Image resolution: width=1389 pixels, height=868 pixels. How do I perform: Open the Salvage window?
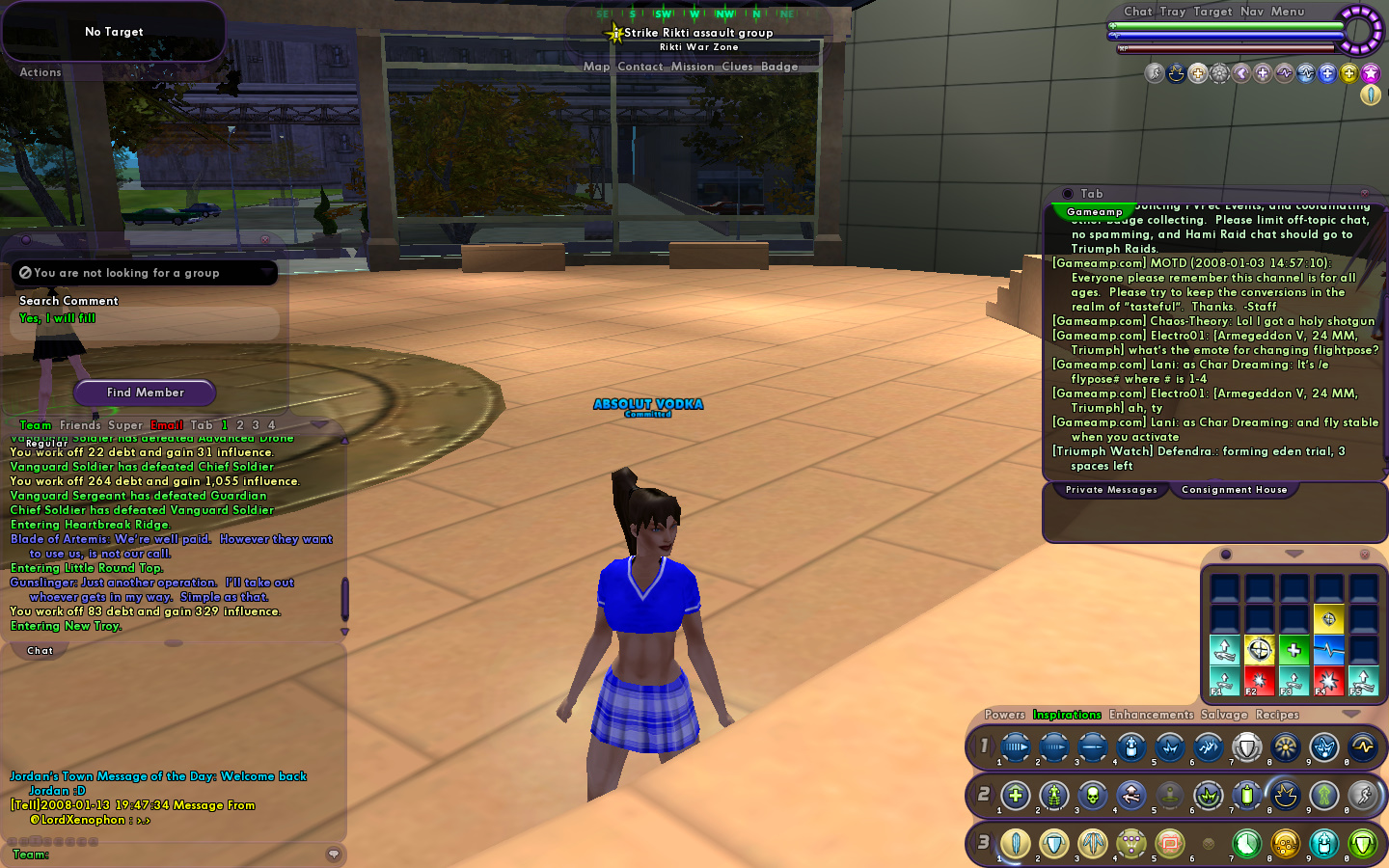pos(1224,715)
